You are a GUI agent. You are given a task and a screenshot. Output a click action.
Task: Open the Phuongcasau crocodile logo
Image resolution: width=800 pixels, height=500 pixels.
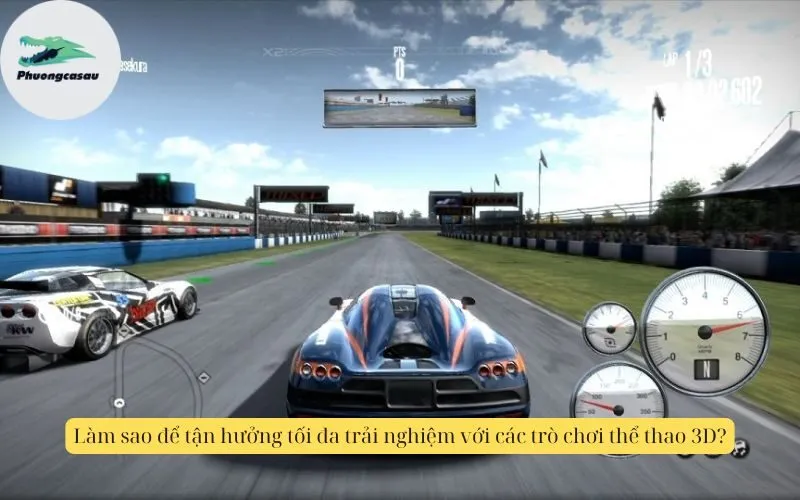pyautogui.click(x=60, y=59)
